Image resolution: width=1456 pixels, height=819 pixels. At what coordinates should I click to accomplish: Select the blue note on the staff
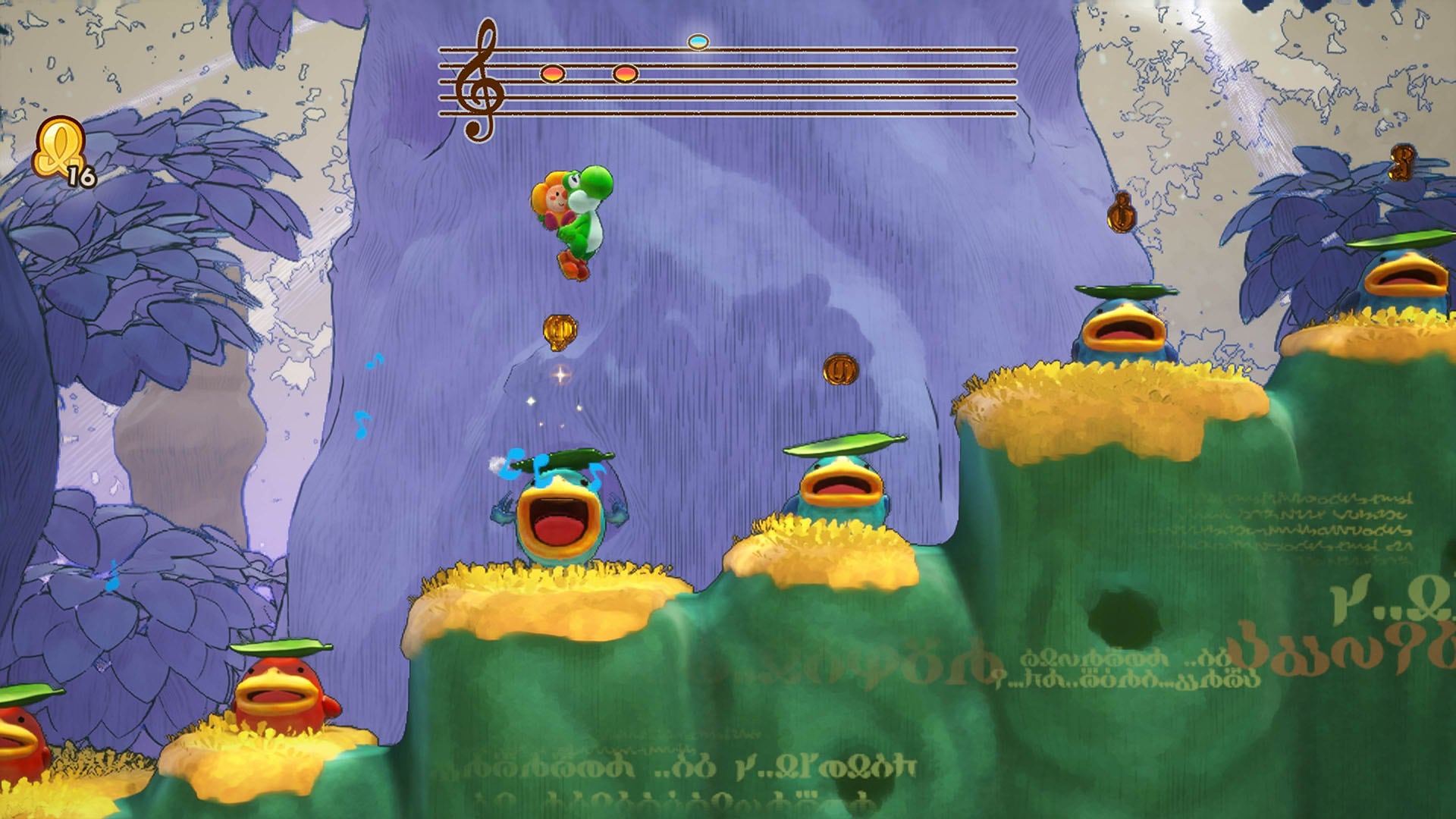(x=697, y=42)
